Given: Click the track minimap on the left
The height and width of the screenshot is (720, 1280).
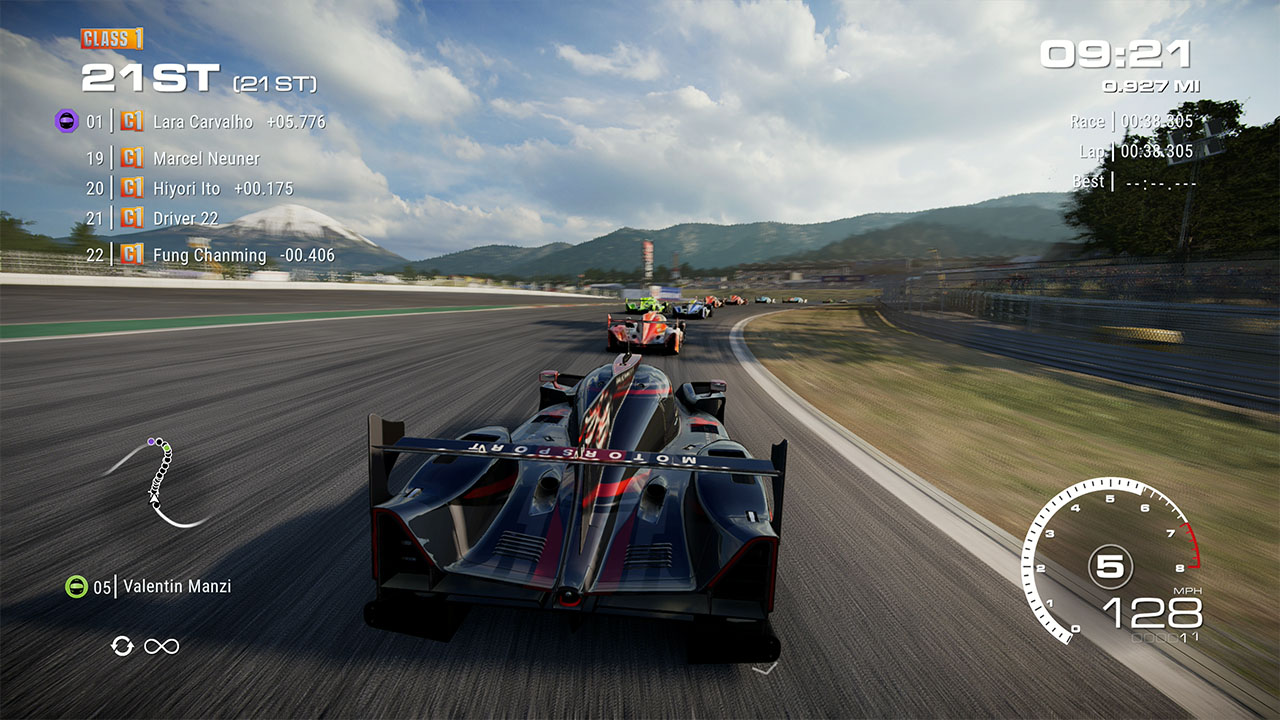Looking at the screenshot, I should [160, 480].
